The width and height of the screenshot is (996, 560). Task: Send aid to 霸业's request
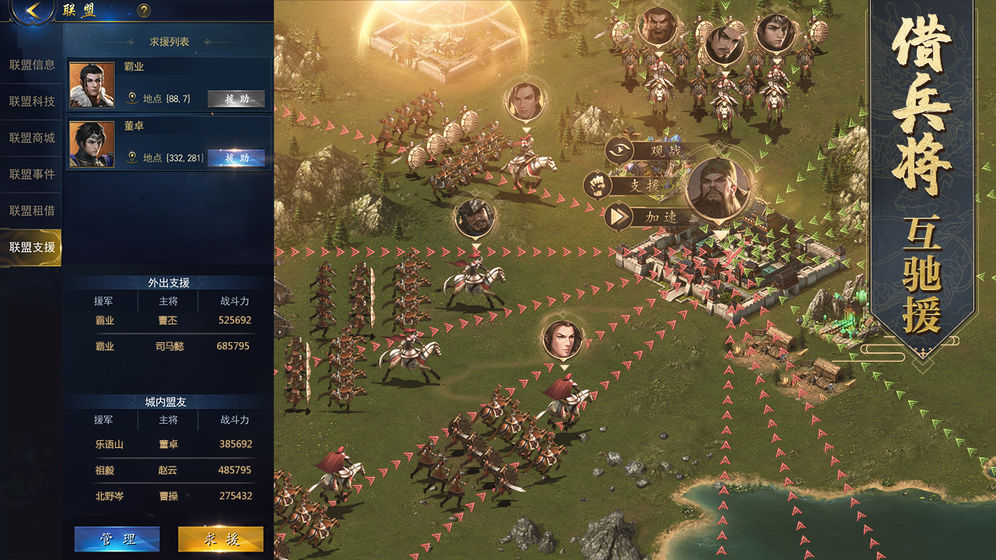point(236,99)
